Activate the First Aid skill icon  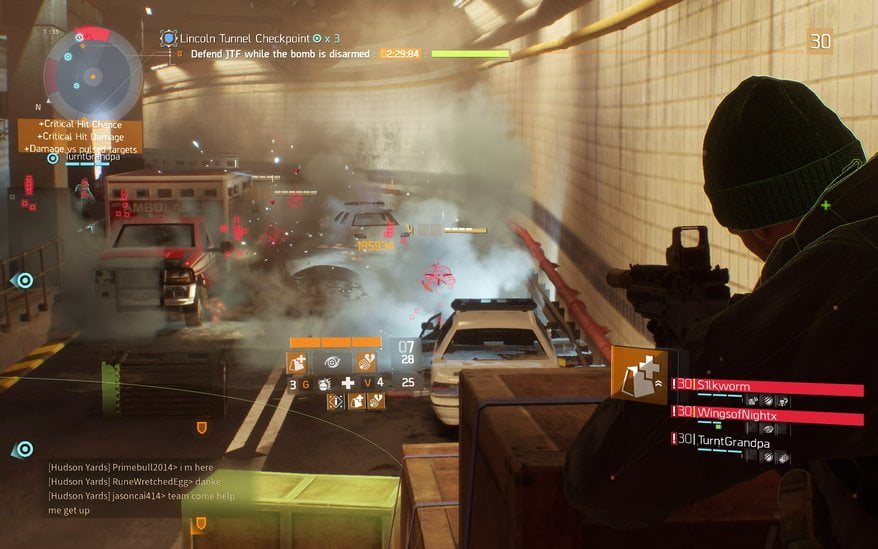tap(298, 362)
